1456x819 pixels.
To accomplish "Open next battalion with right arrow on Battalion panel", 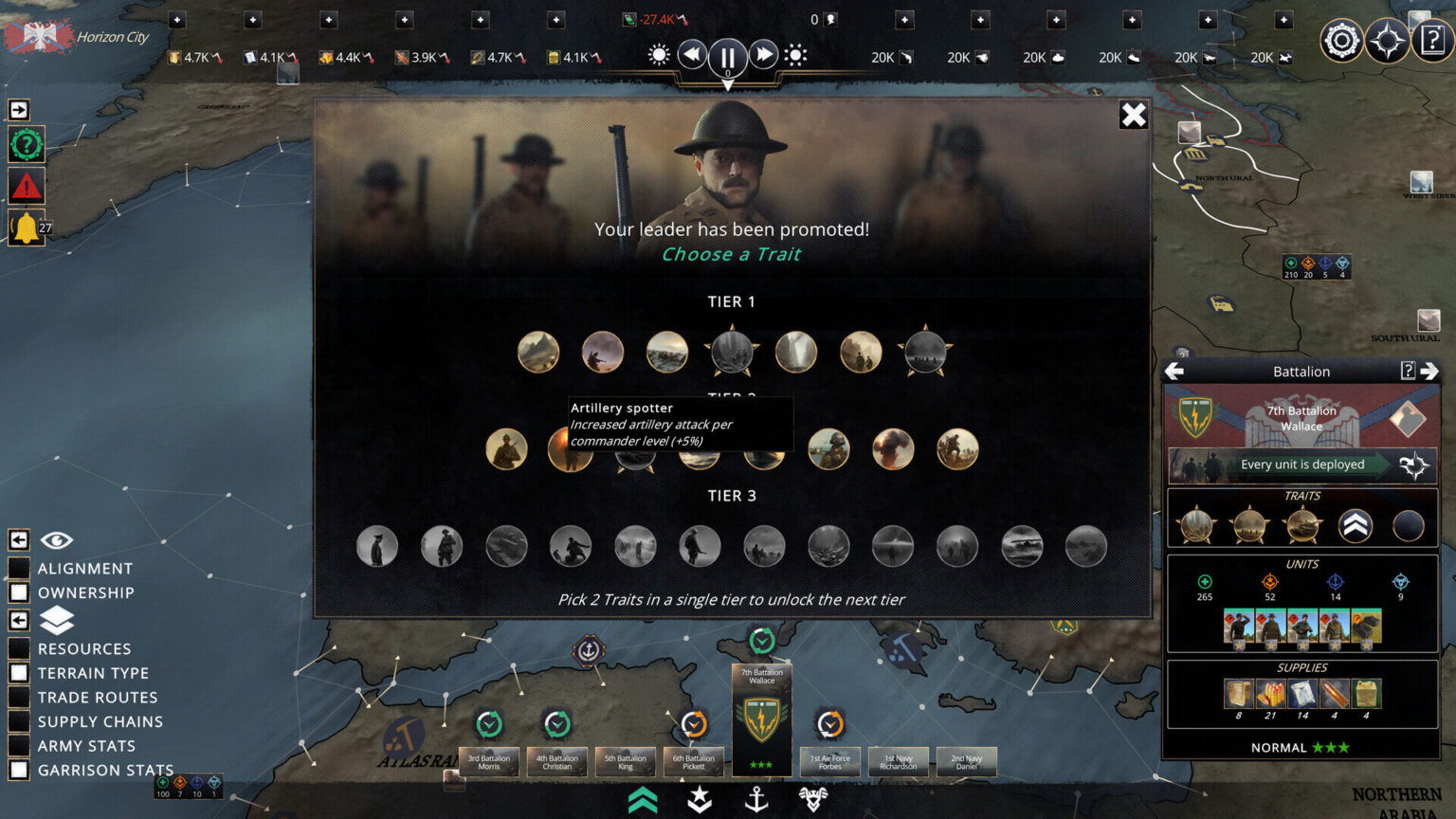I will pos(1429,372).
